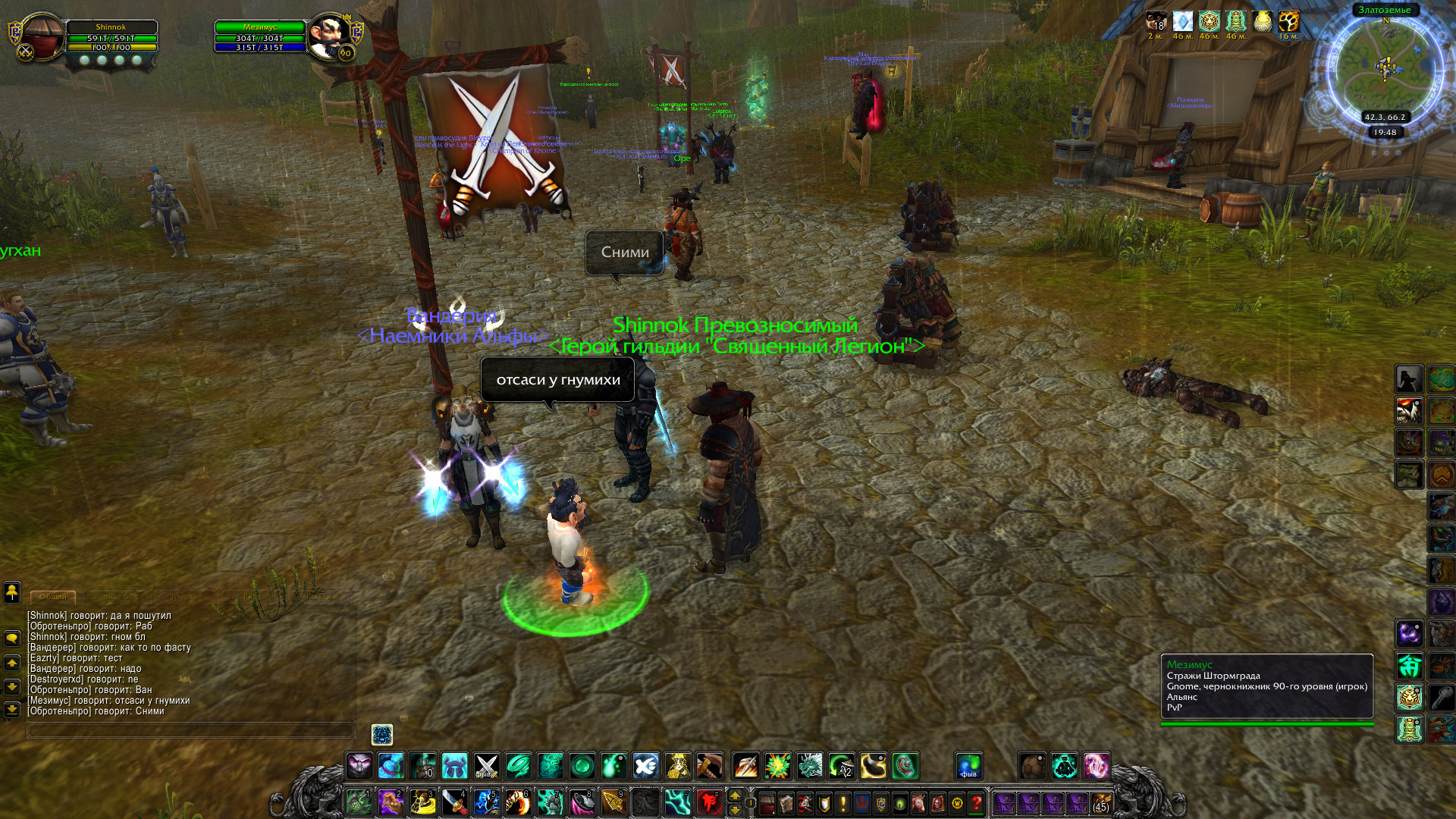
Task: Activate the green paw ability in slot 7
Action: 551,802
